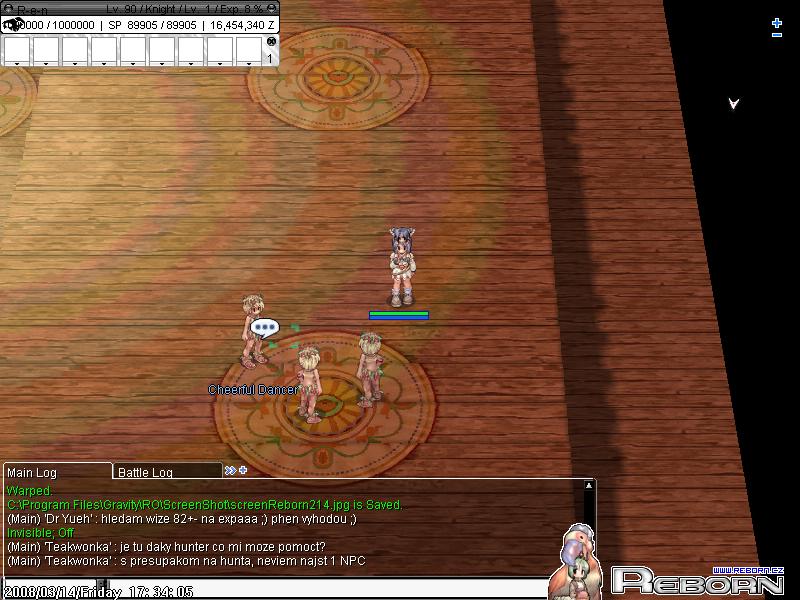Zoom out the minimap with the minus button
800x600 pixels.
click(777, 36)
